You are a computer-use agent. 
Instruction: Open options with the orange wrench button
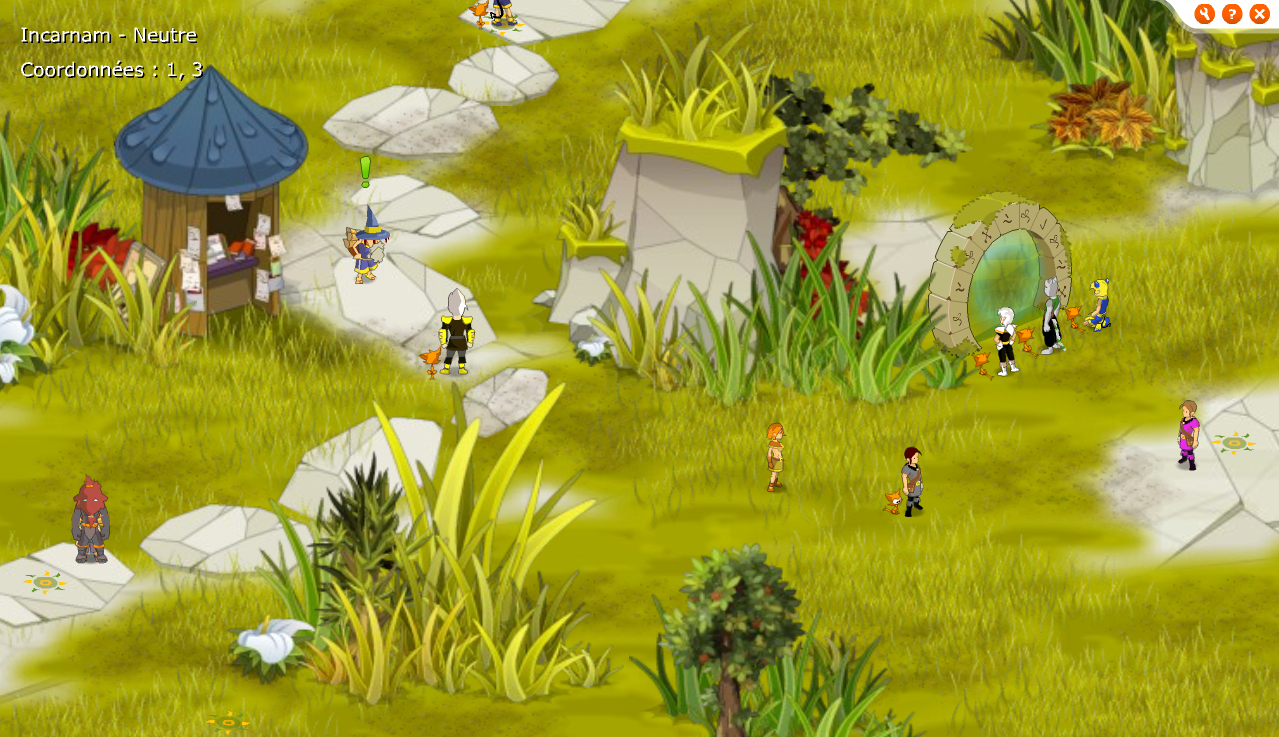pos(1204,14)
